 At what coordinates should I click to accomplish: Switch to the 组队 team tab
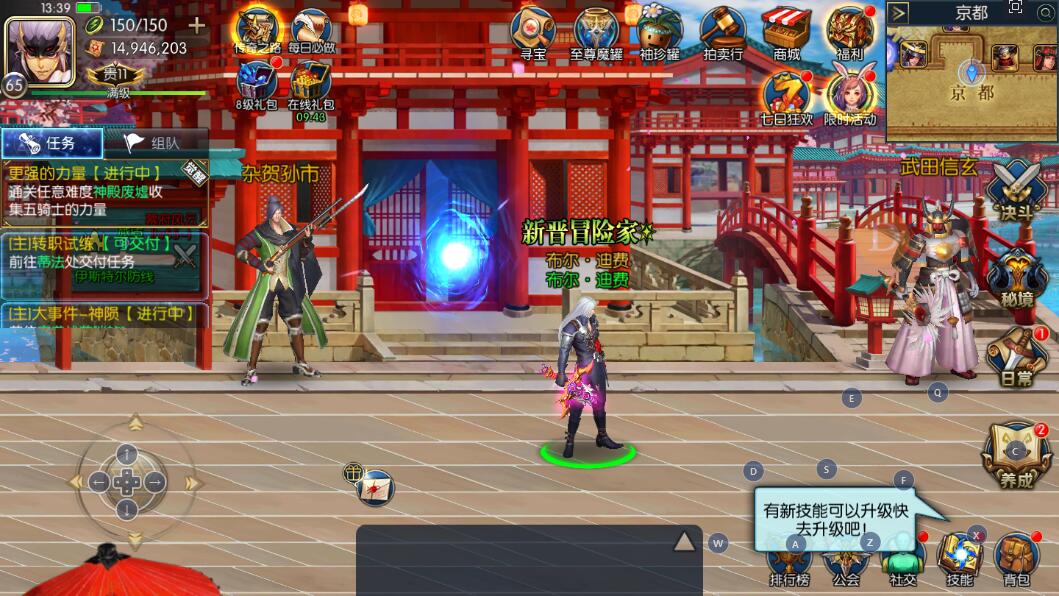pyautogui.click(x=158, y=142)
